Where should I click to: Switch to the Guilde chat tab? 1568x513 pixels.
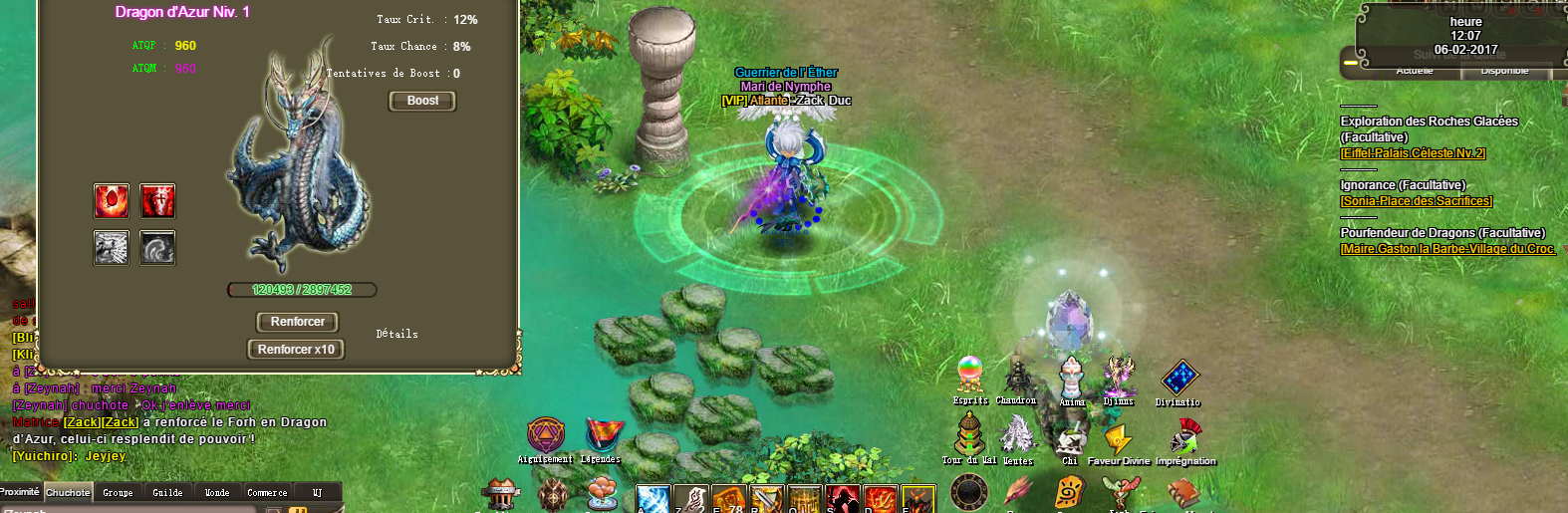(167, 492)
